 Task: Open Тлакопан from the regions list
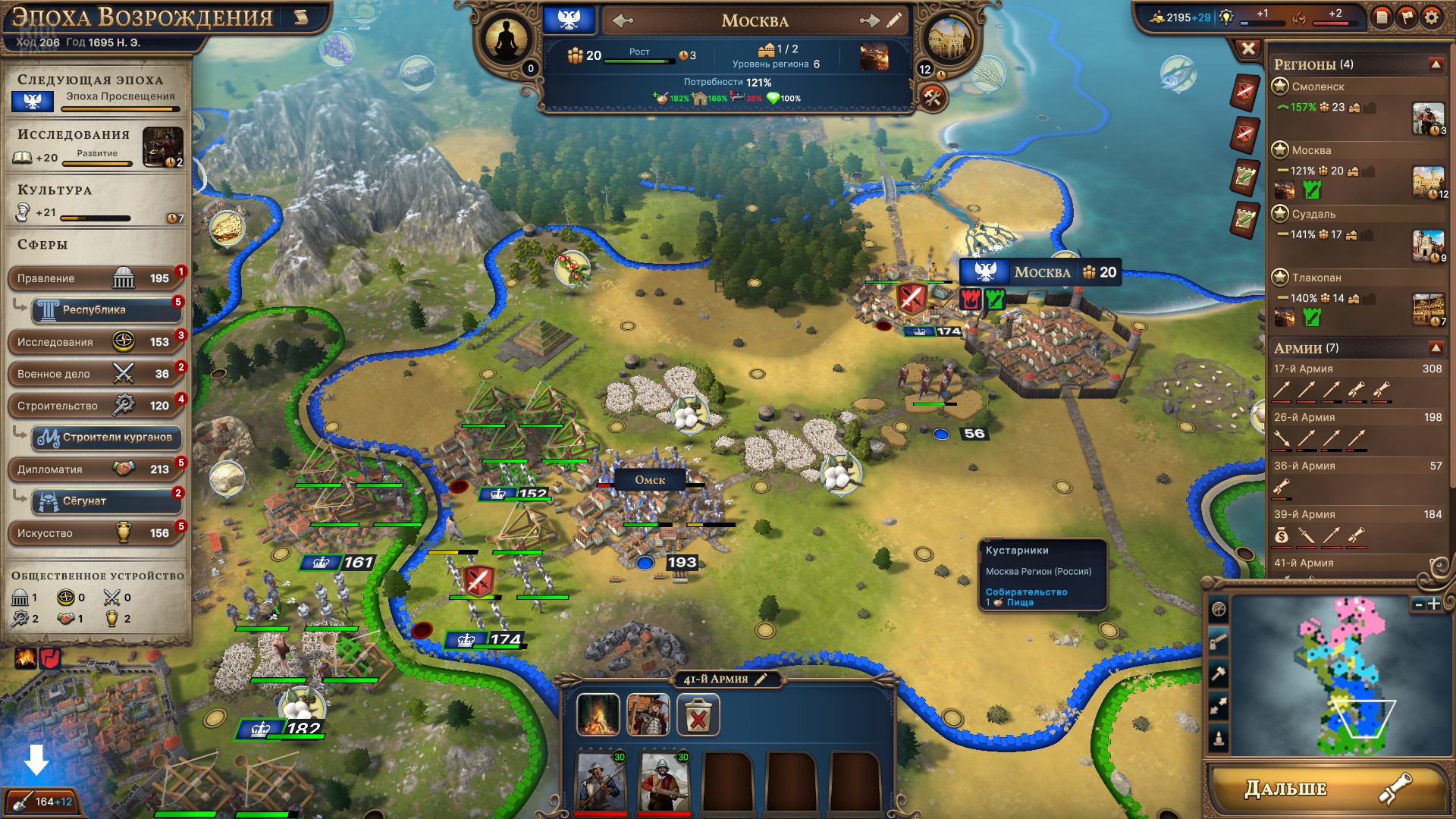tap(1316, 278)
